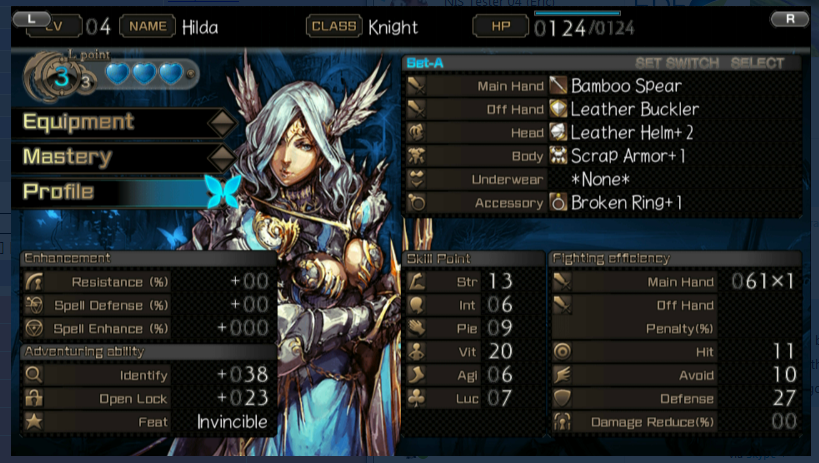The image size is (819, 463).
Task: Click the SET SWITCH option
Action: click(677, 63)
